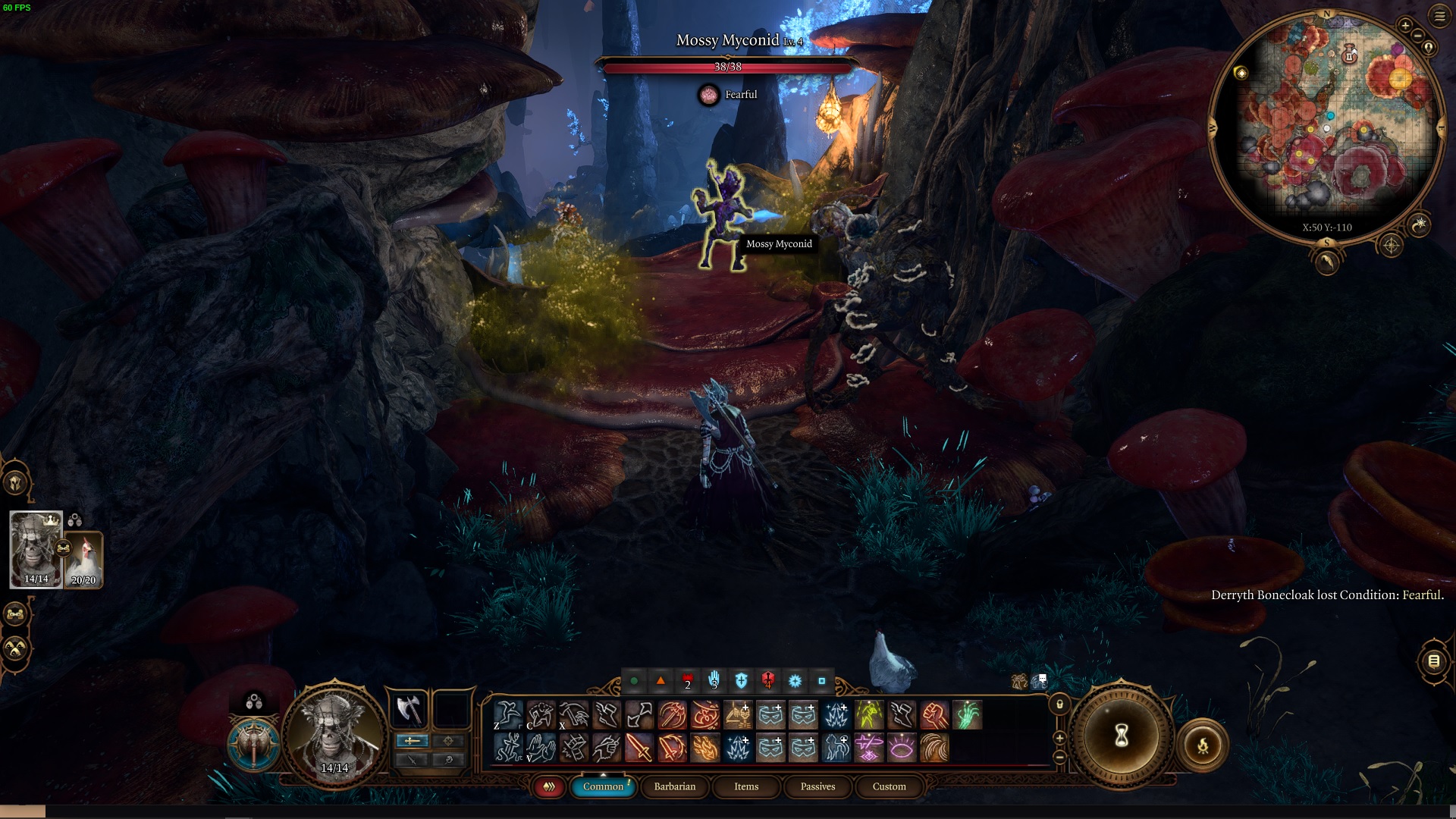1456x819 pixels.
Task: Open the helmet character sheet button
Action: pyautogui.click(x=15, y=482)
